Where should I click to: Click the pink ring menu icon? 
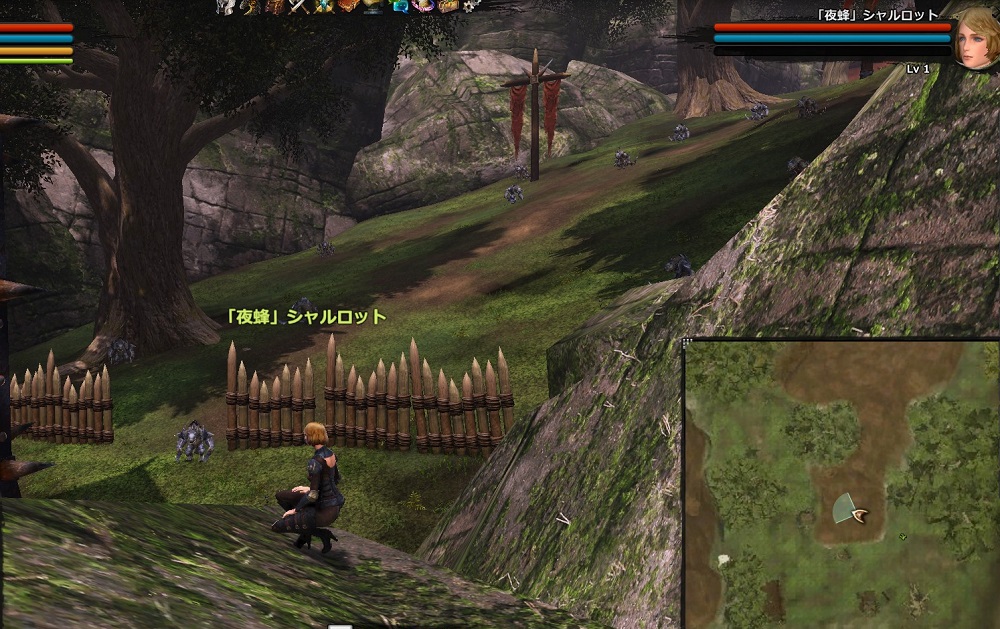click(x=422, y=6)
